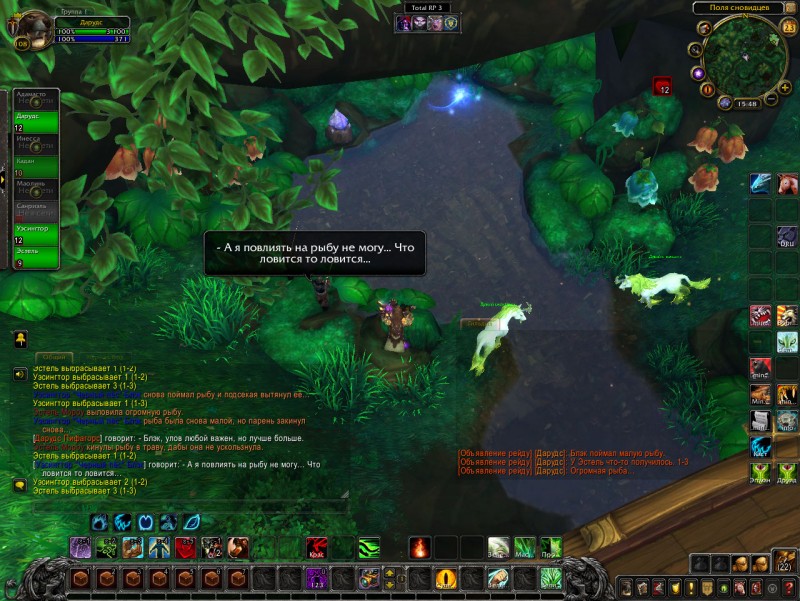Use the DRU macro on side bar

coord(787,237)
